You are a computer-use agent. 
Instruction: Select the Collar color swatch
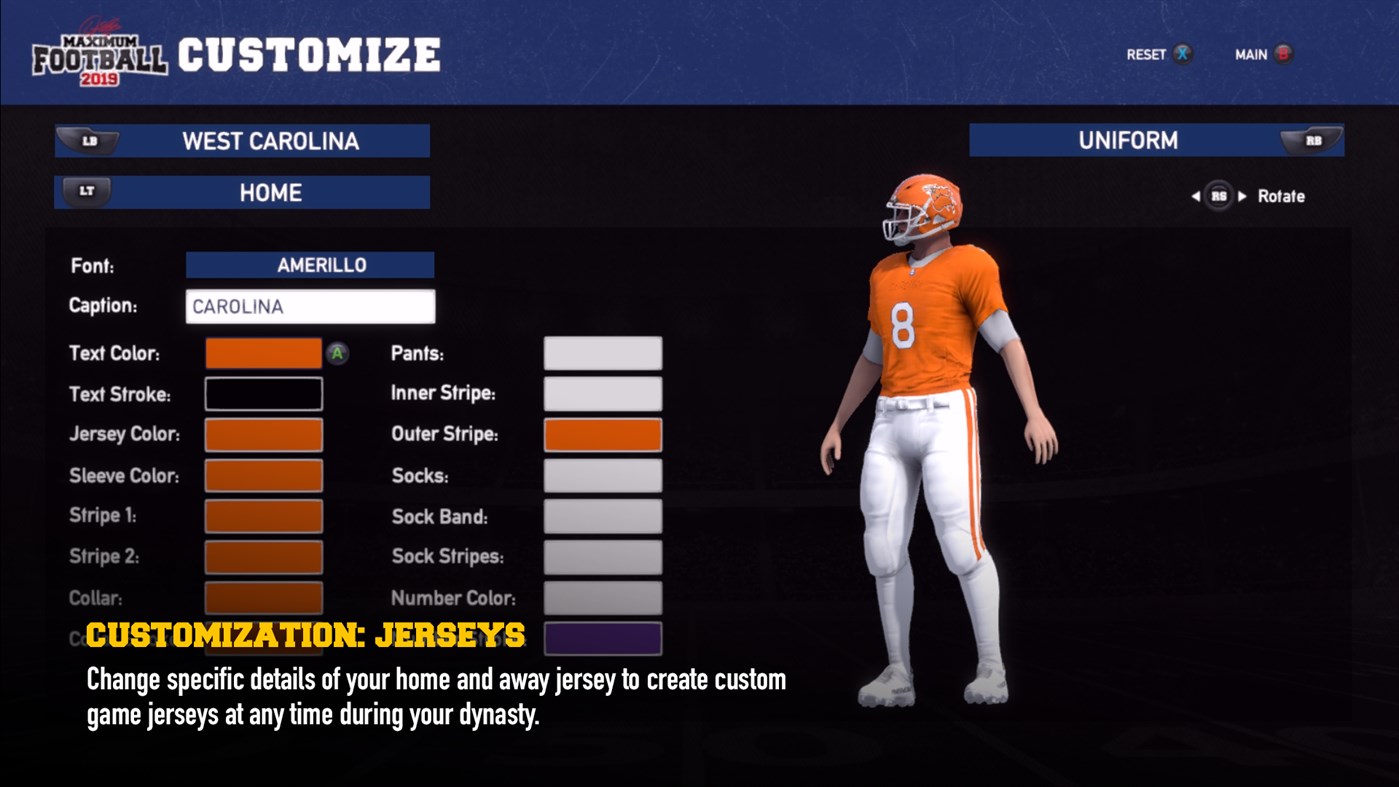(x=263, y=598)
